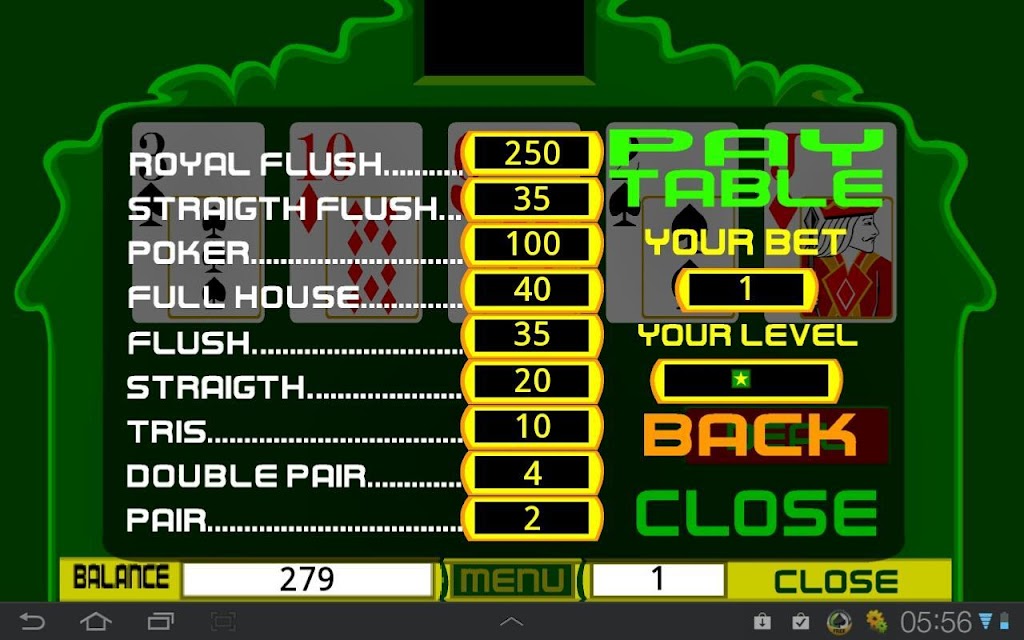Open the MENU button on bottom bar

pos(512,579)
